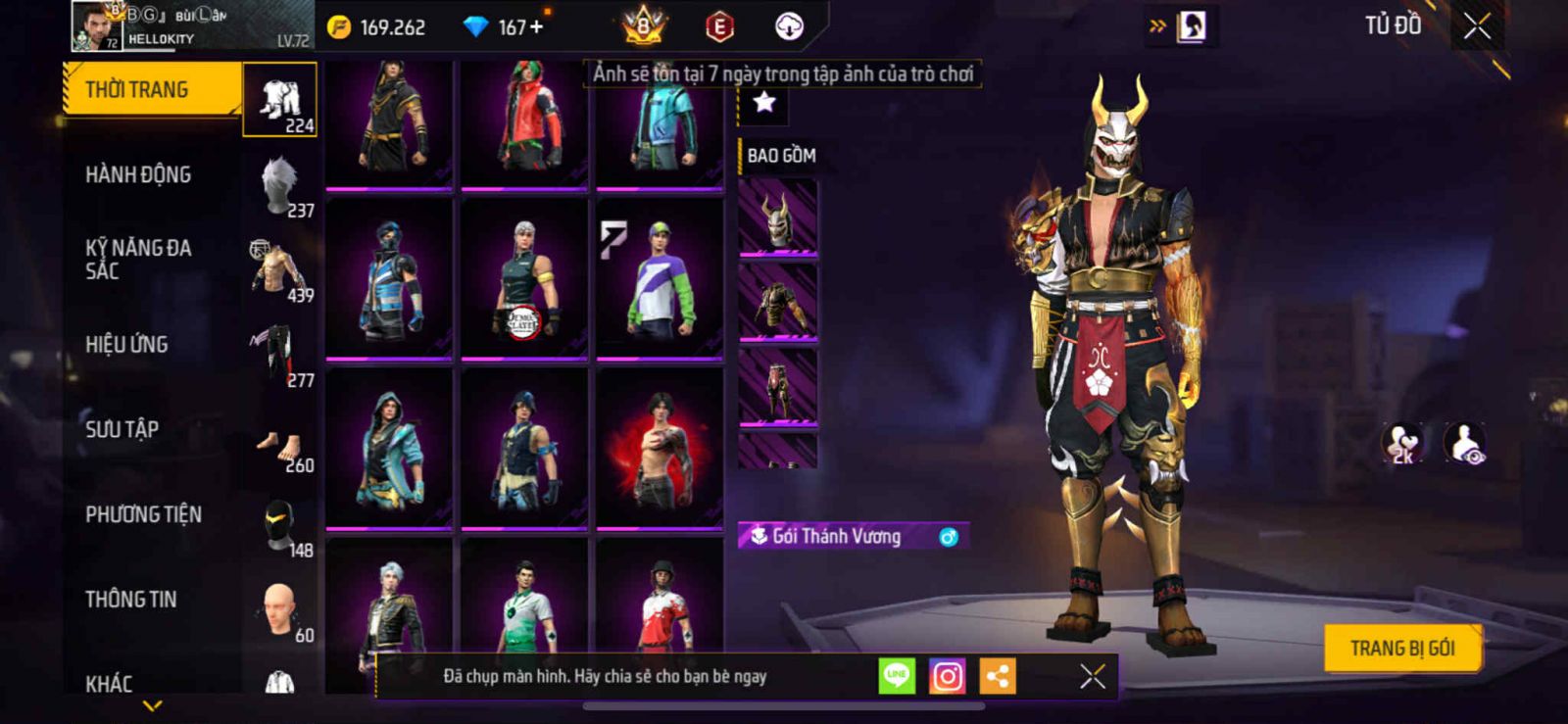This screenshot has width=1568, height=724.
Task: Open the player profile HELLOKITY avatar
Action: tap(97, 26)
